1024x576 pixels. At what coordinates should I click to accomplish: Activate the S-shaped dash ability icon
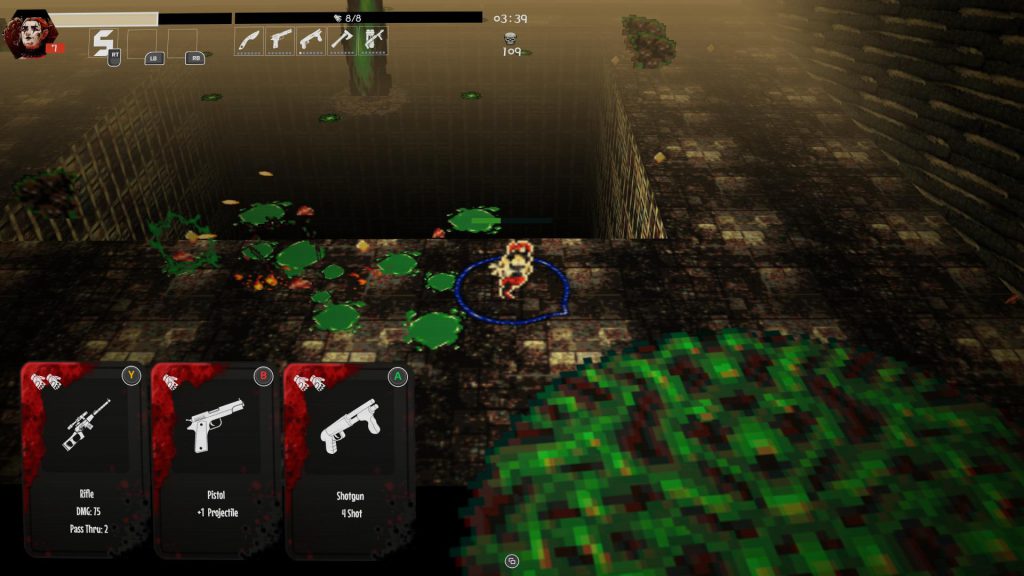pos(103,43)
